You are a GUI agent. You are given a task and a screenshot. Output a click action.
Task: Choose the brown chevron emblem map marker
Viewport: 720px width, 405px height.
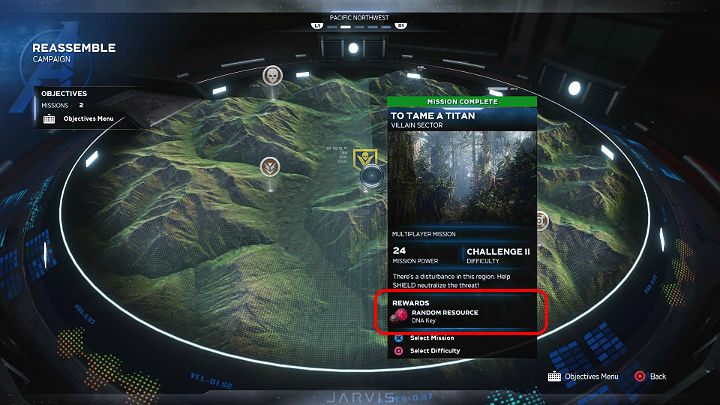pos(270,166)
